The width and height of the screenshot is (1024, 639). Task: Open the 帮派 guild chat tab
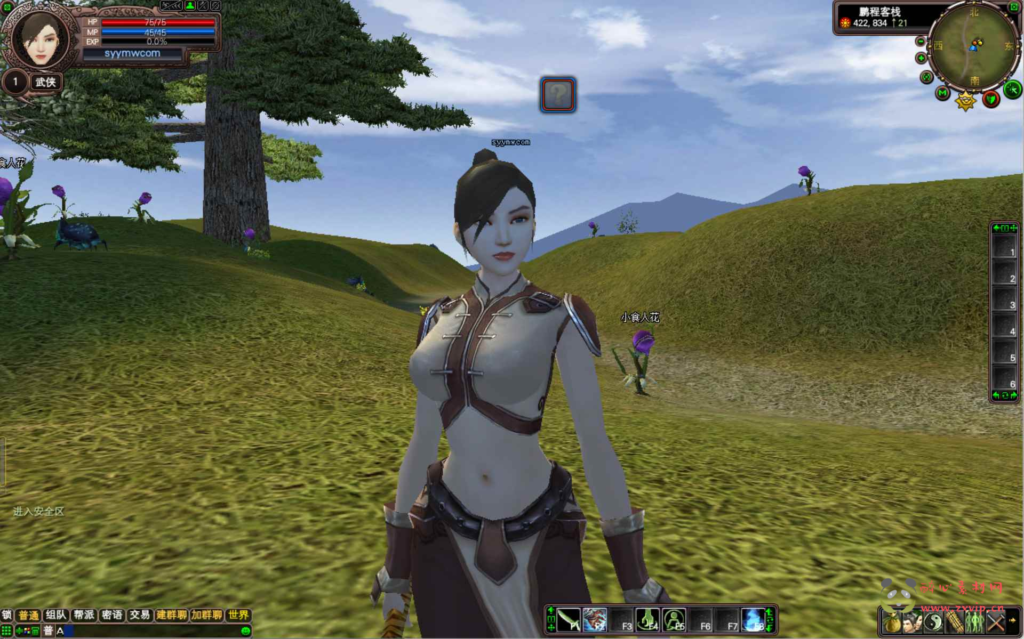pyautogui.click(x=84, y=615)
